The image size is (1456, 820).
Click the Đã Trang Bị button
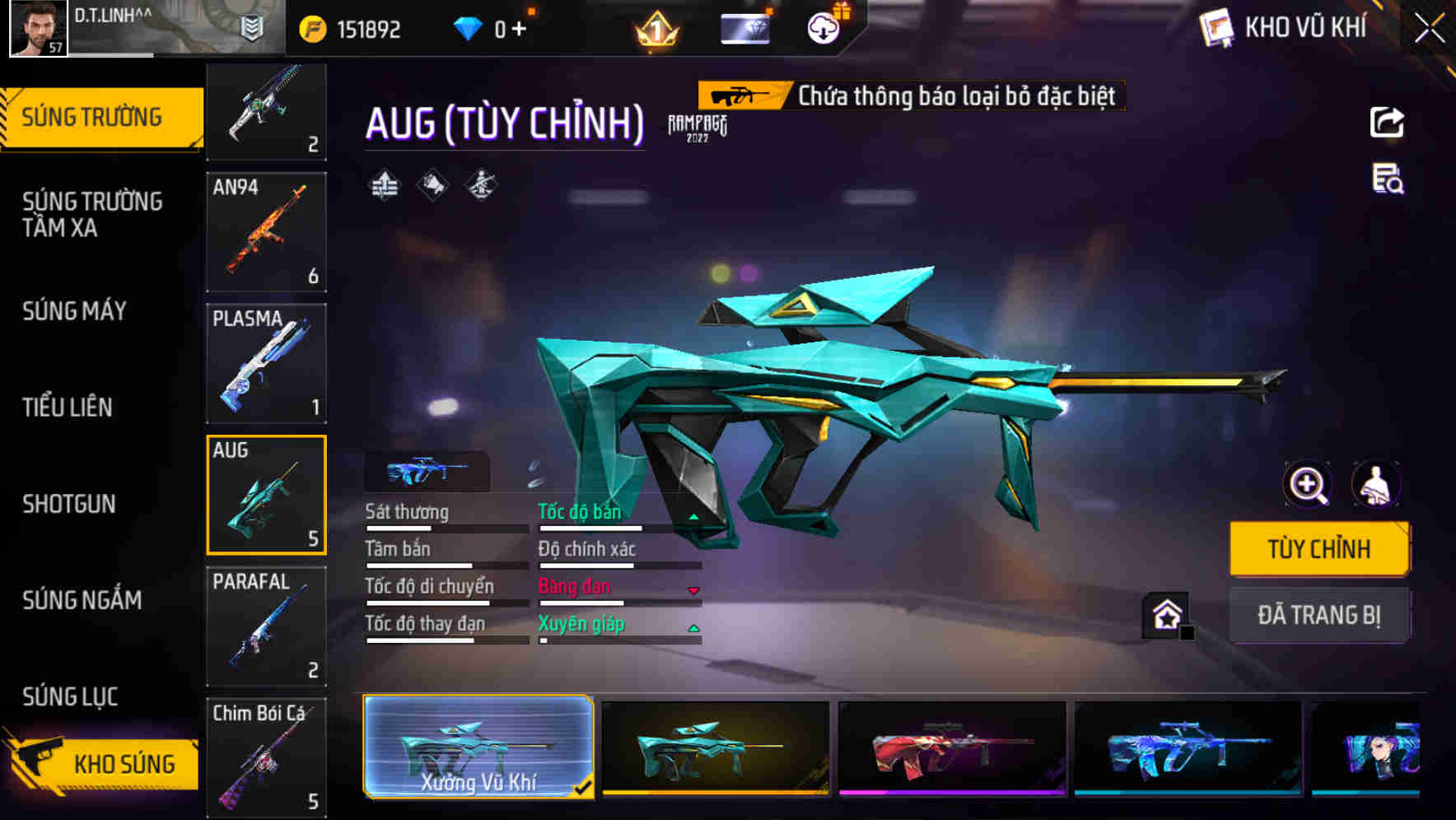tap(1318, 615)
